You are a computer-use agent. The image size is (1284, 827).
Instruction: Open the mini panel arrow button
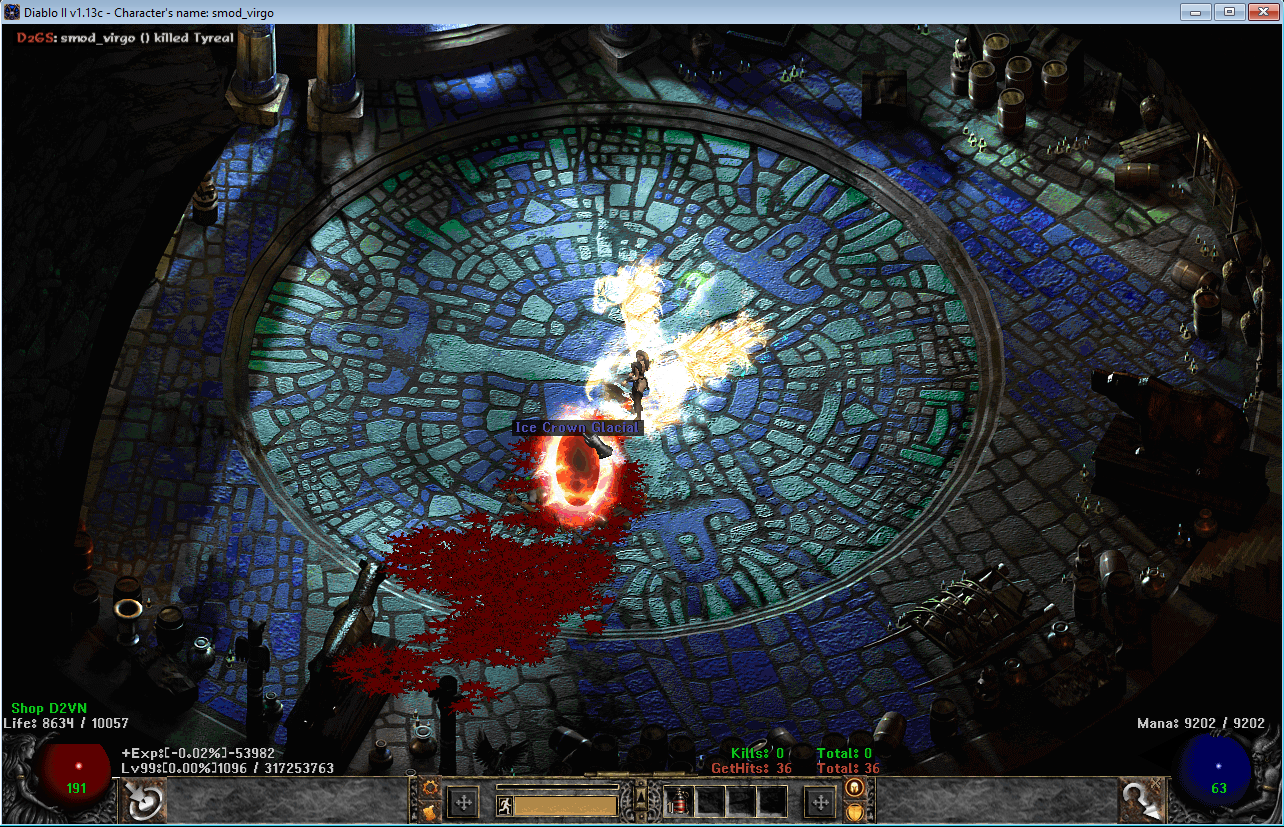click(640, 797)
